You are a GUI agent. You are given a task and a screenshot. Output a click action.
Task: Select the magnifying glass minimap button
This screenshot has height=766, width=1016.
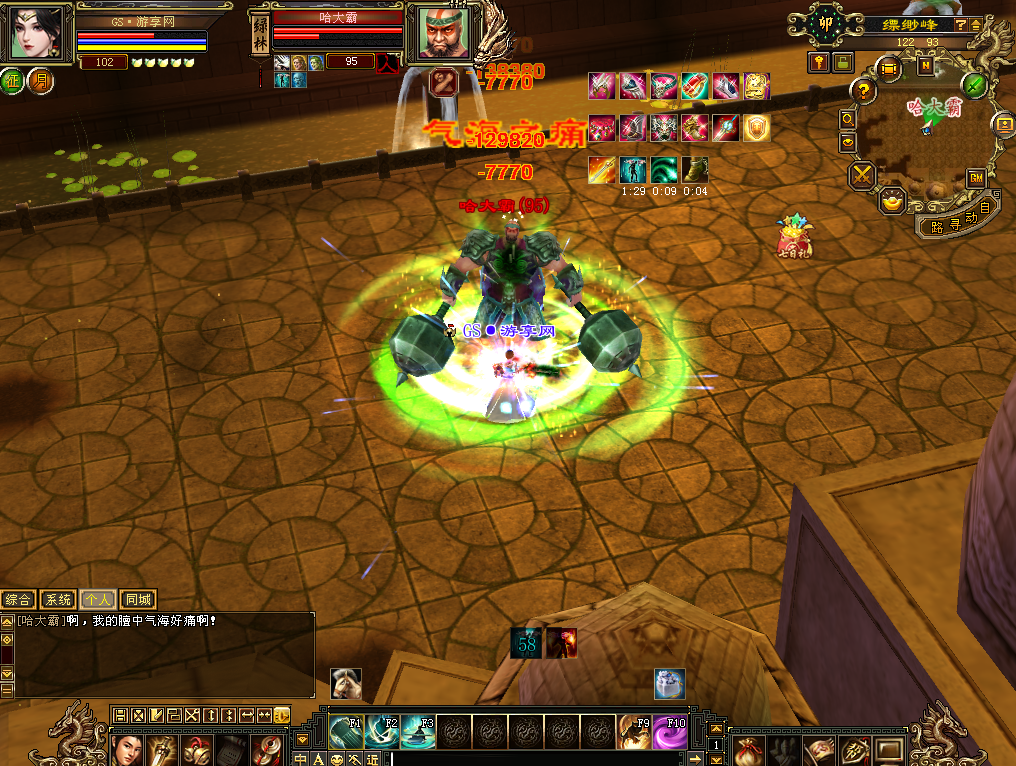[x=848, y=118]
